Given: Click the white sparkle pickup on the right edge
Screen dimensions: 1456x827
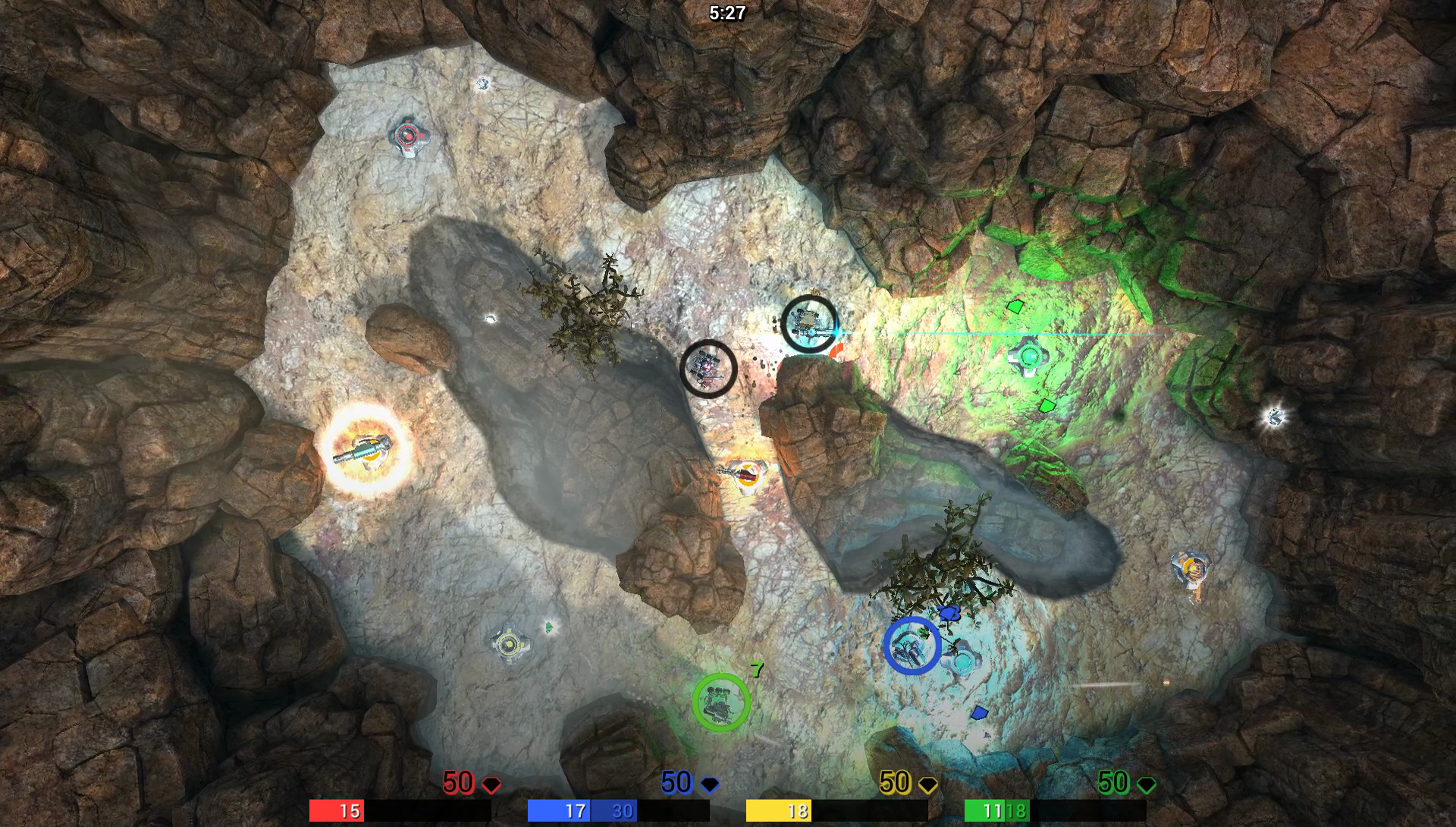Looking at the screenshot, I should [1274, 416].
